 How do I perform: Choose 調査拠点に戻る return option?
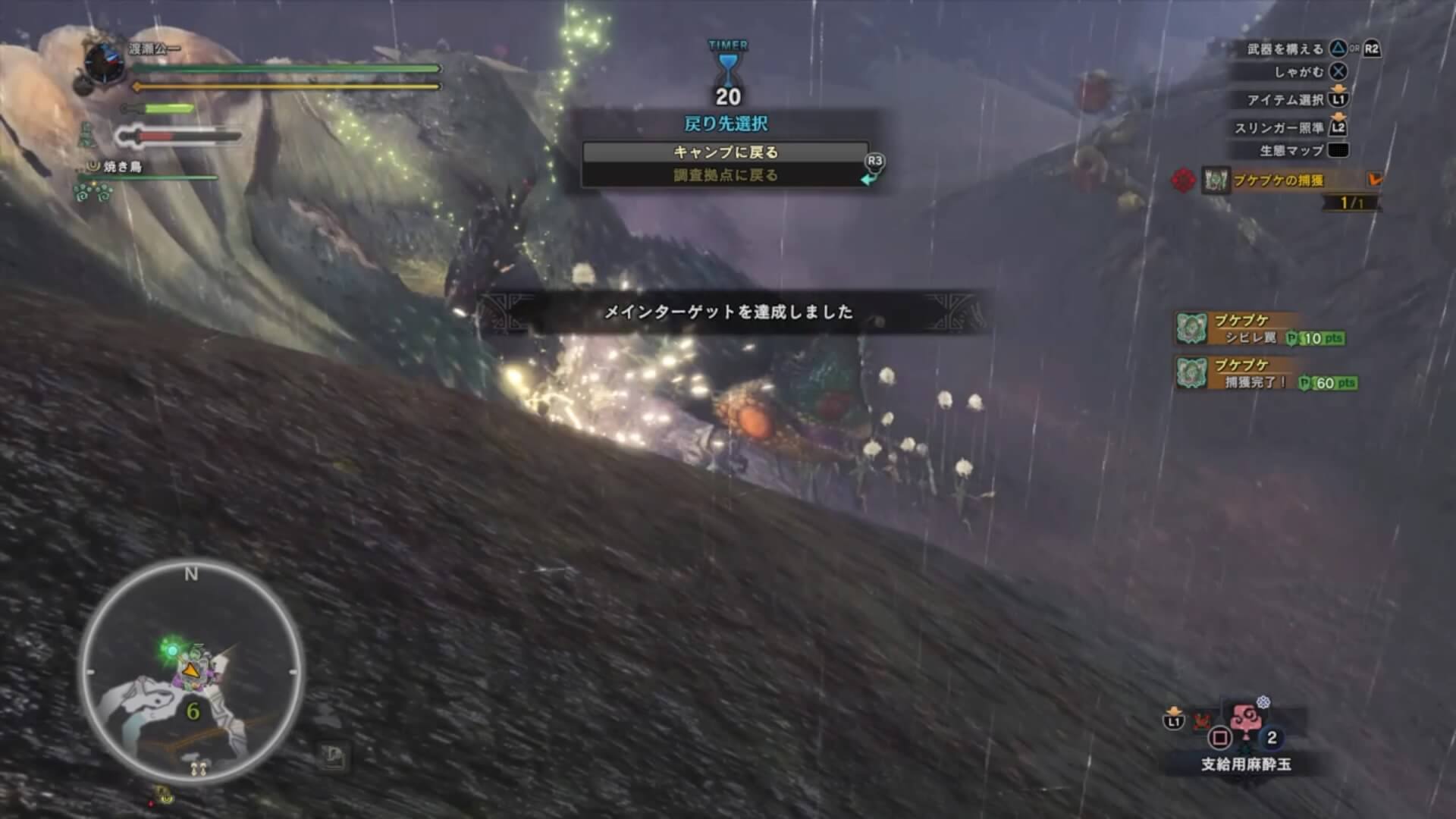tap(725, 176)
